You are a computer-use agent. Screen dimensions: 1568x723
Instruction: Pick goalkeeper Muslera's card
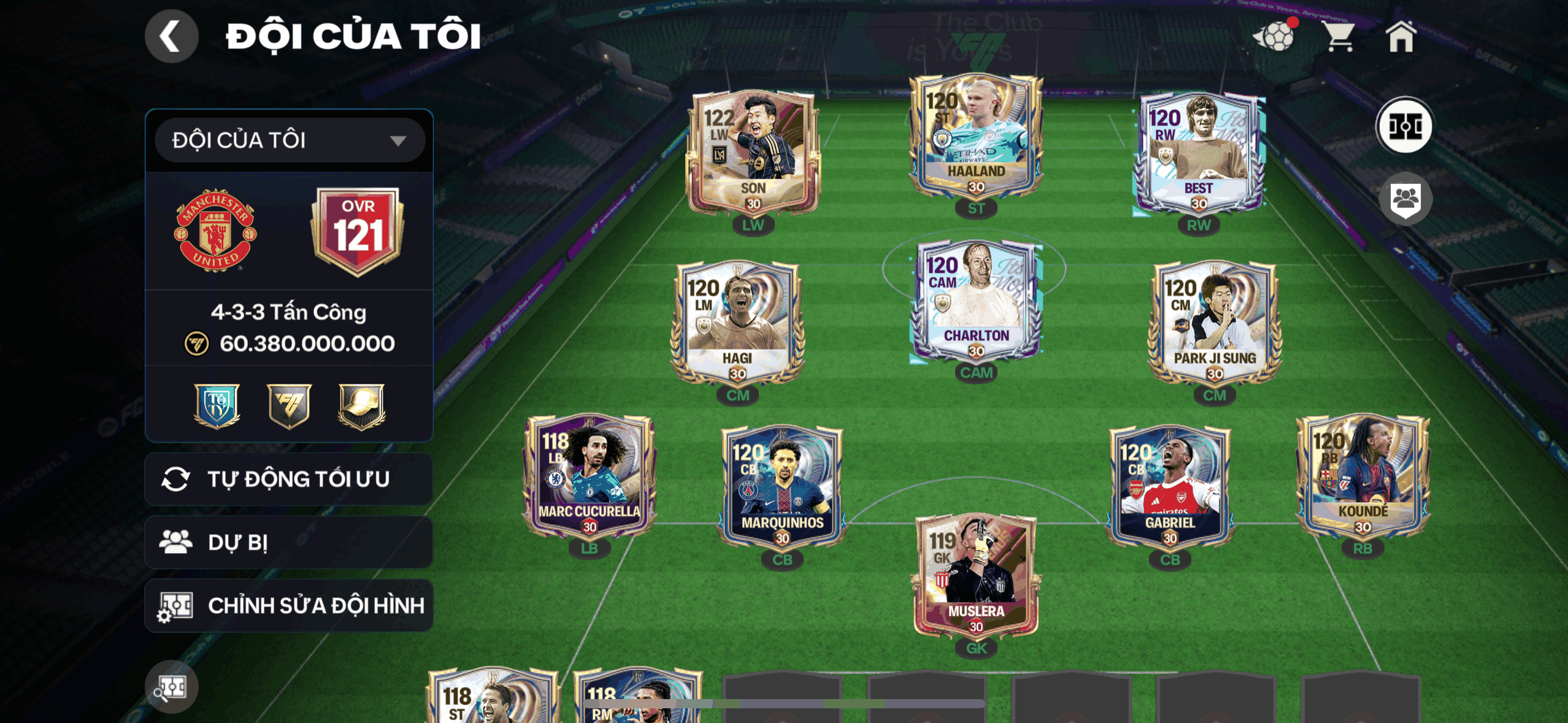tap(976, 576)
